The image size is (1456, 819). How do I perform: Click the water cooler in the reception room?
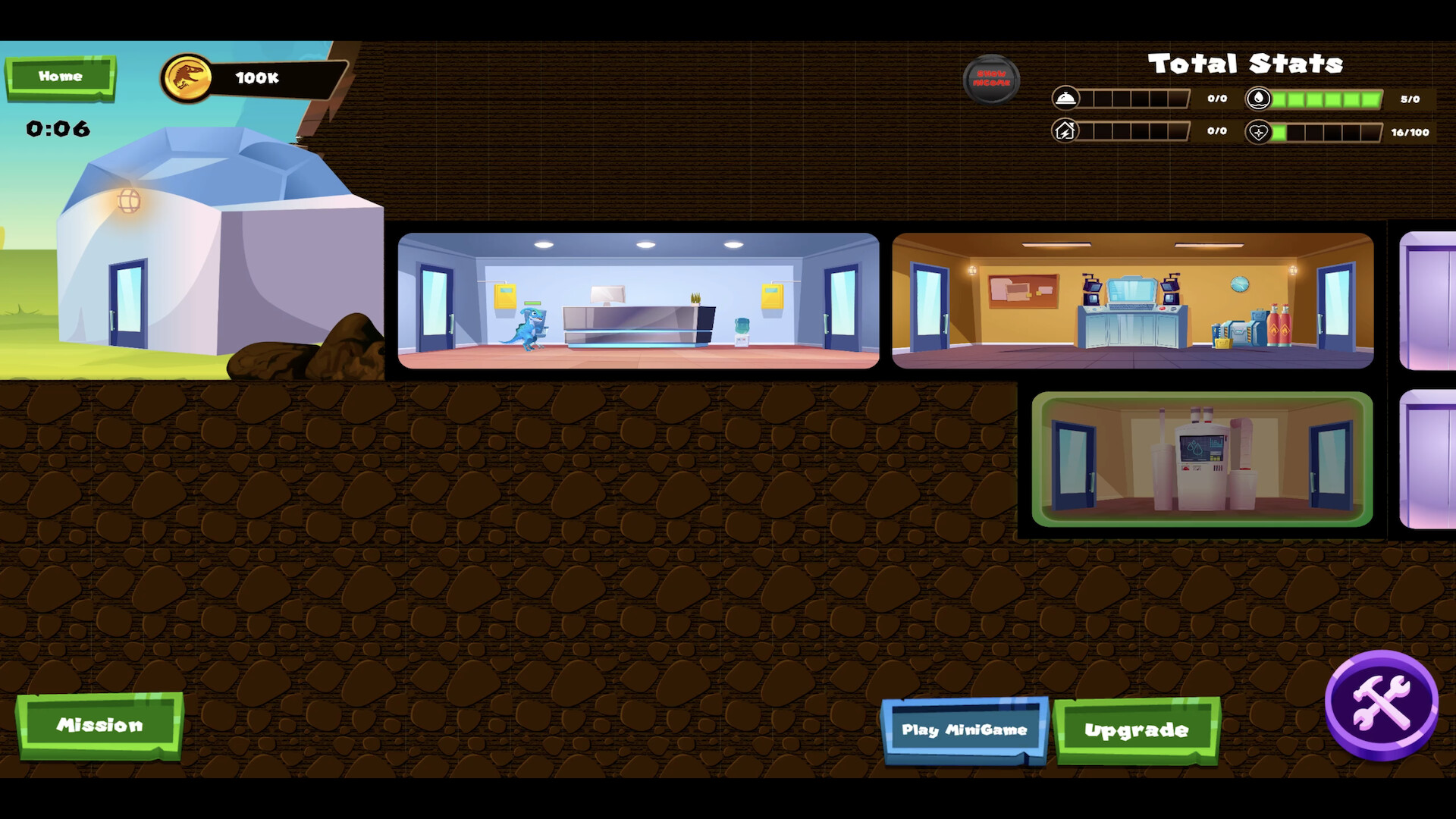742,331
